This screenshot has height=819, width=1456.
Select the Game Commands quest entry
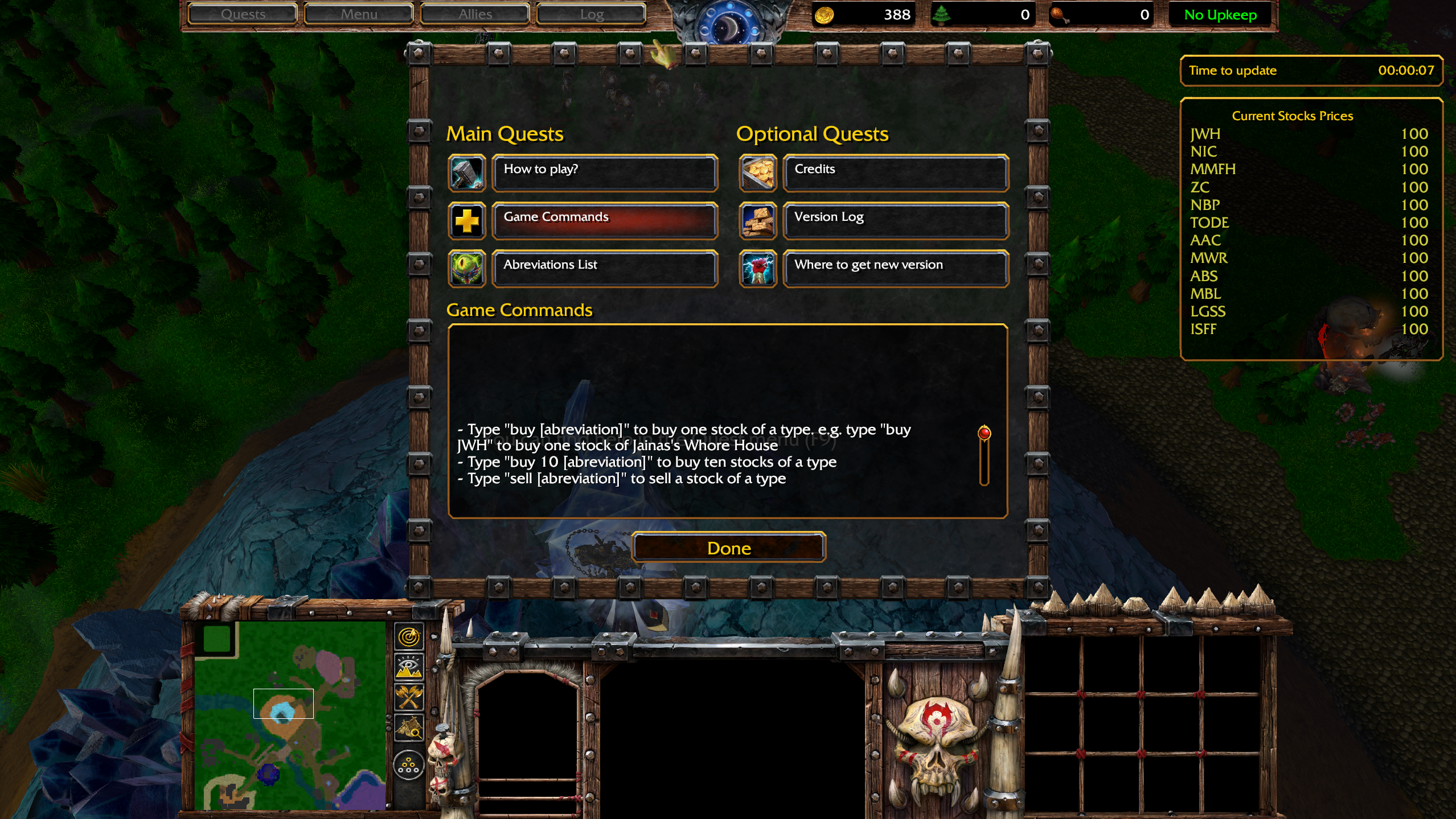point(604,220)
